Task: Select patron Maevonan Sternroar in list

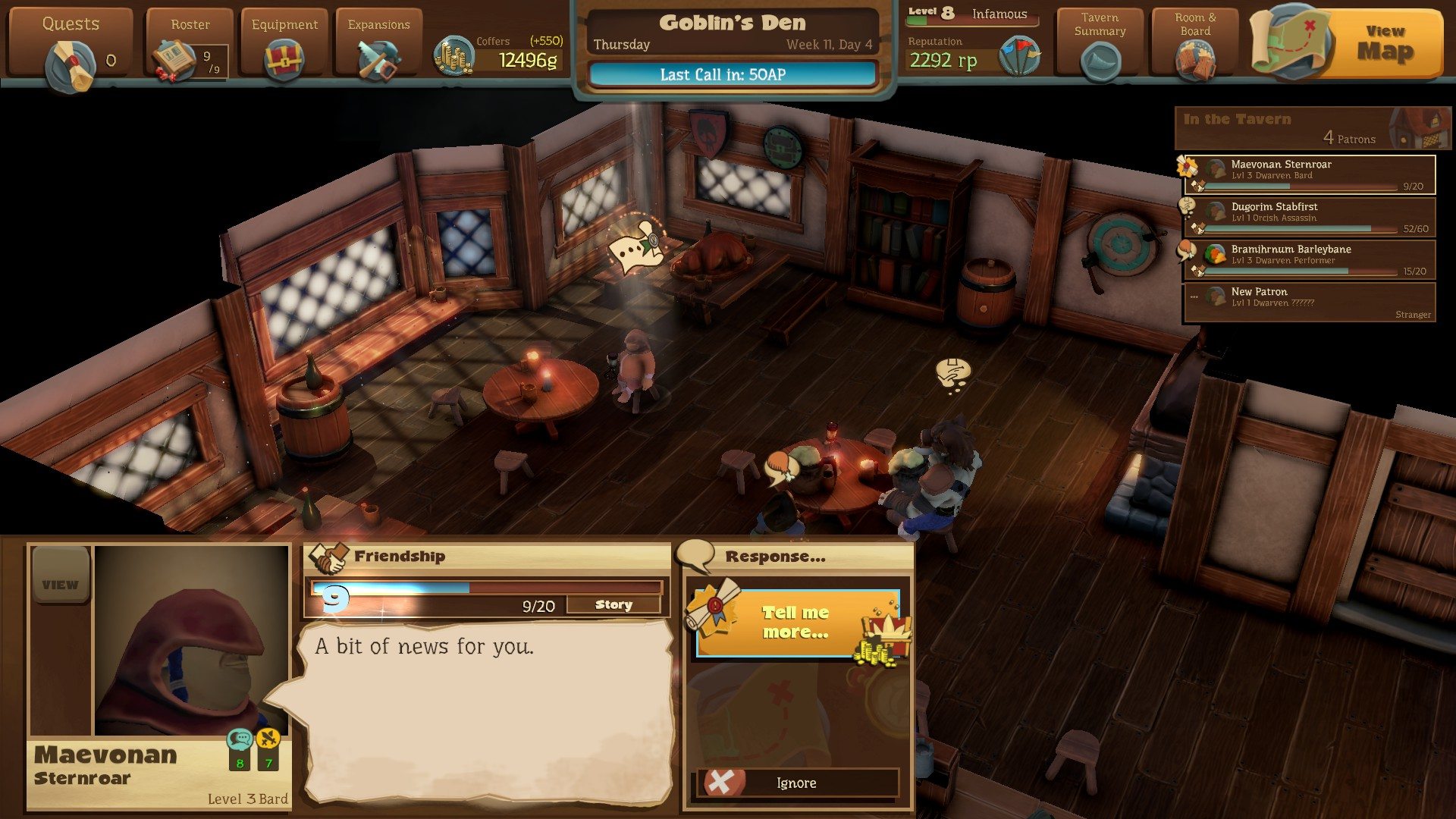Action: [1310, 174]
